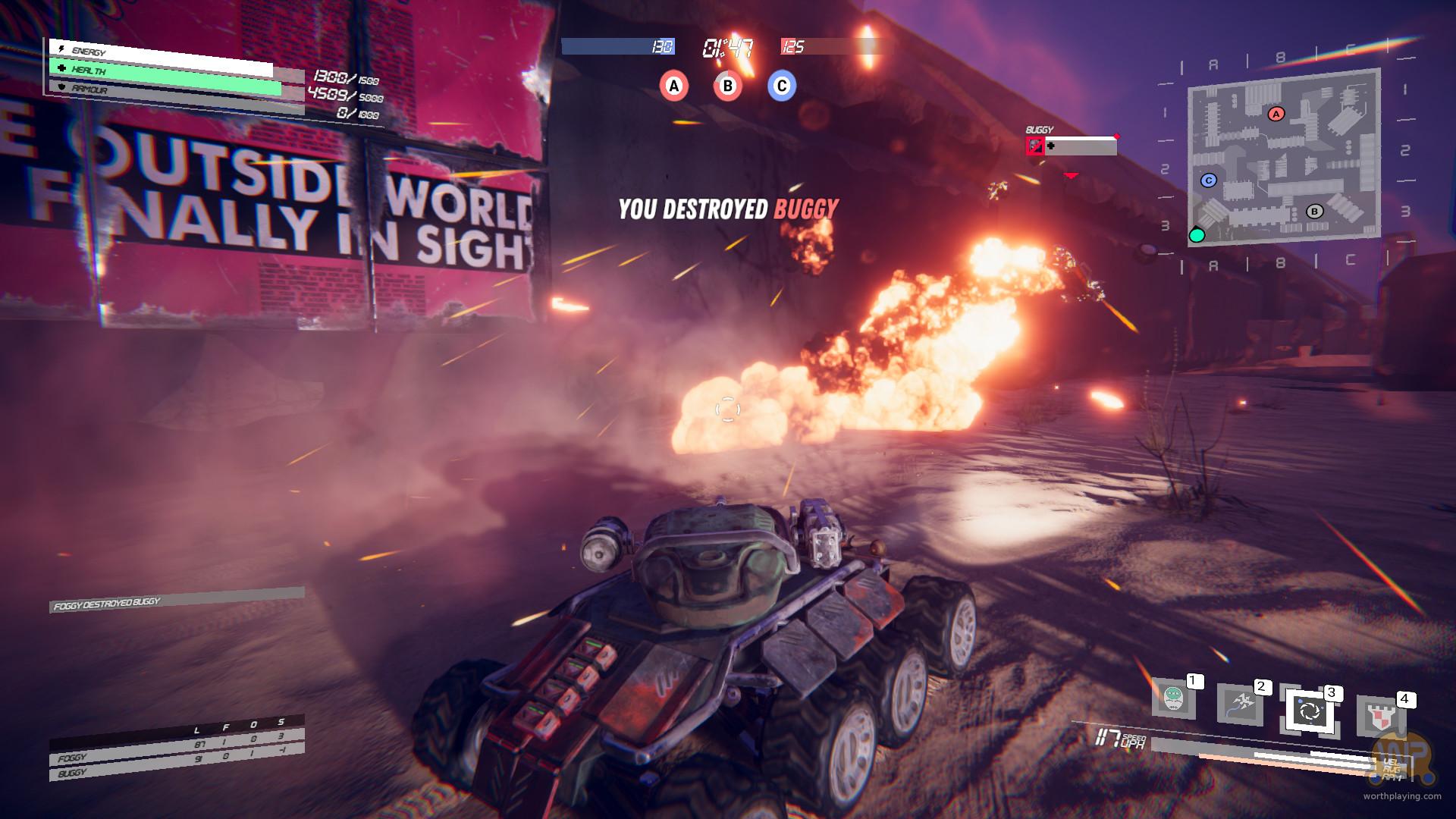Click control point A marker on the minimap

[x=1276, y=114]
